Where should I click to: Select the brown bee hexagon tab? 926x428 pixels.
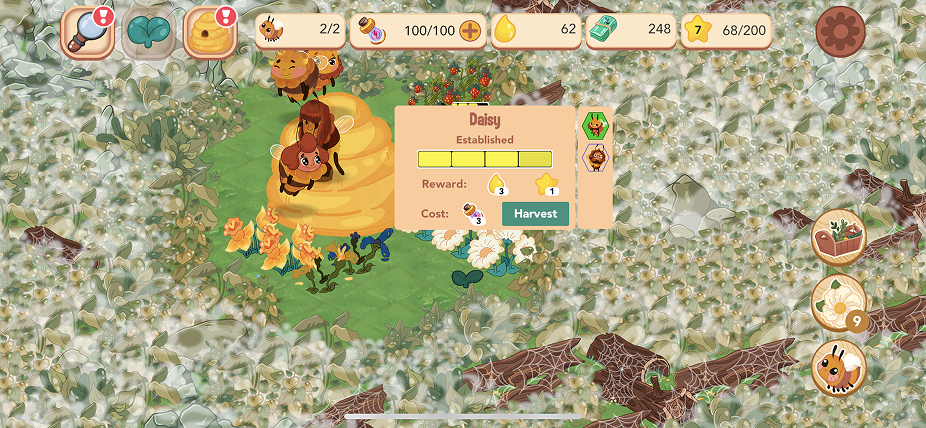click(x=595, y=157)
